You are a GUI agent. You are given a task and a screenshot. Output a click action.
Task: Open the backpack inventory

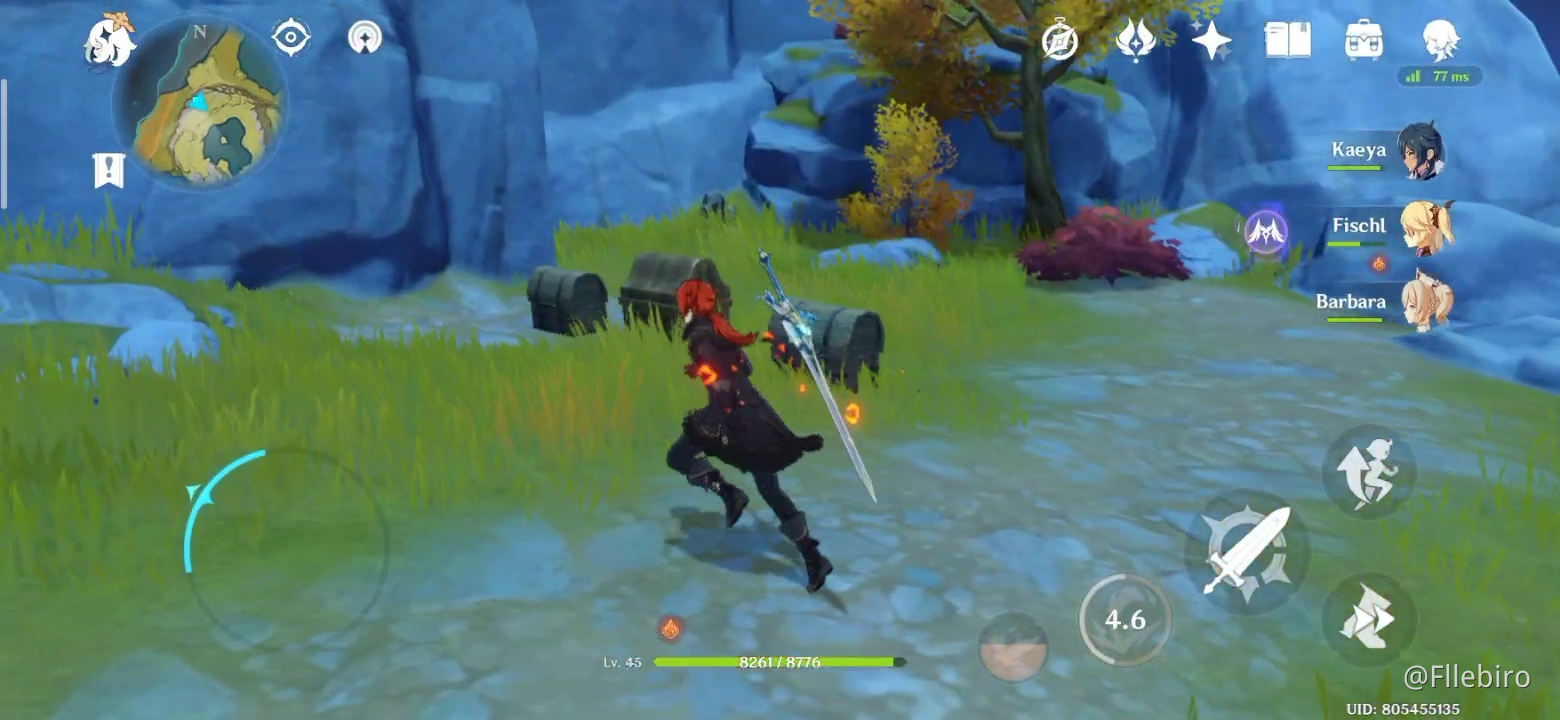tap(1364, 40)
